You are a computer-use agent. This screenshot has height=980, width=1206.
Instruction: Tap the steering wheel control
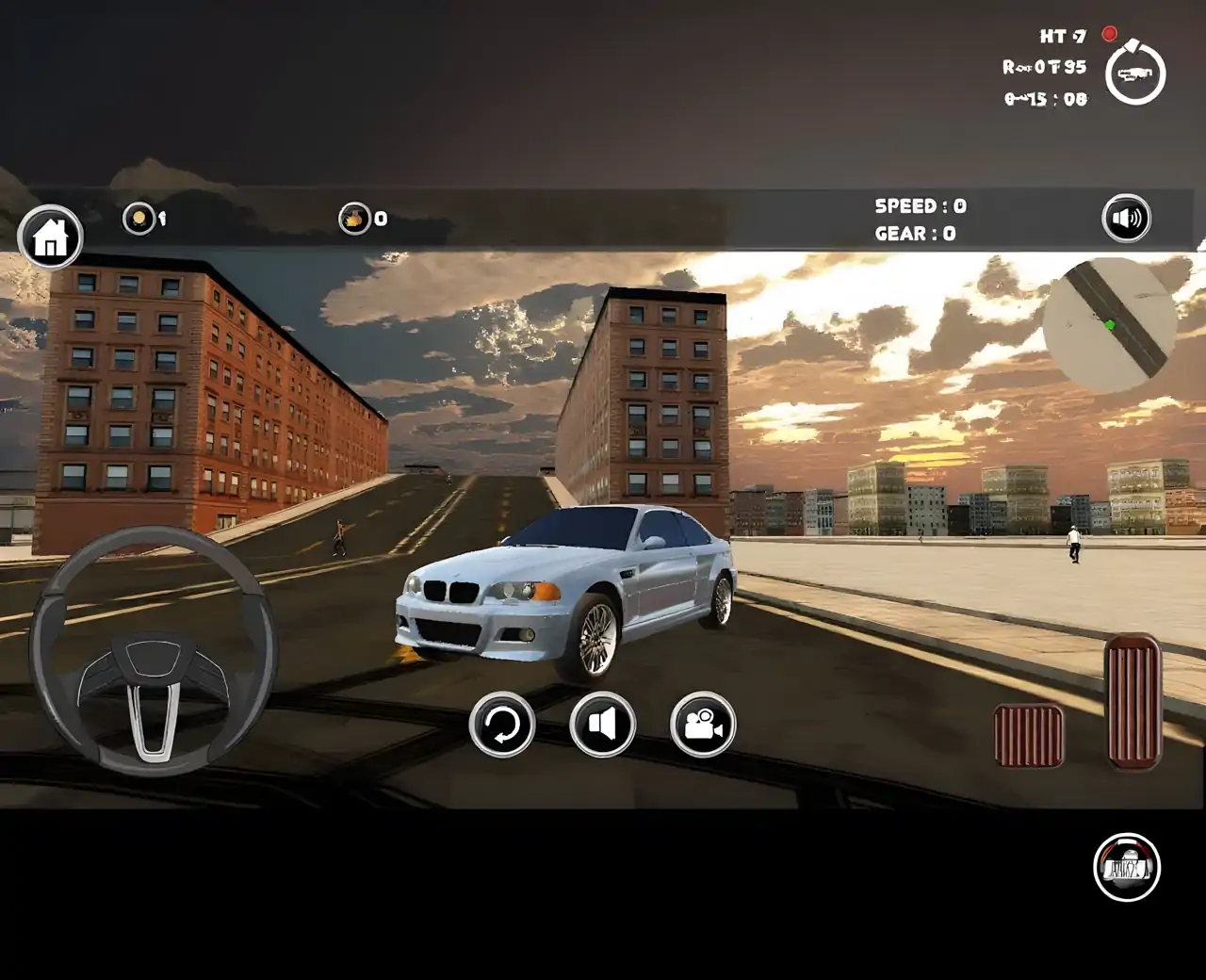click(154, 651)
